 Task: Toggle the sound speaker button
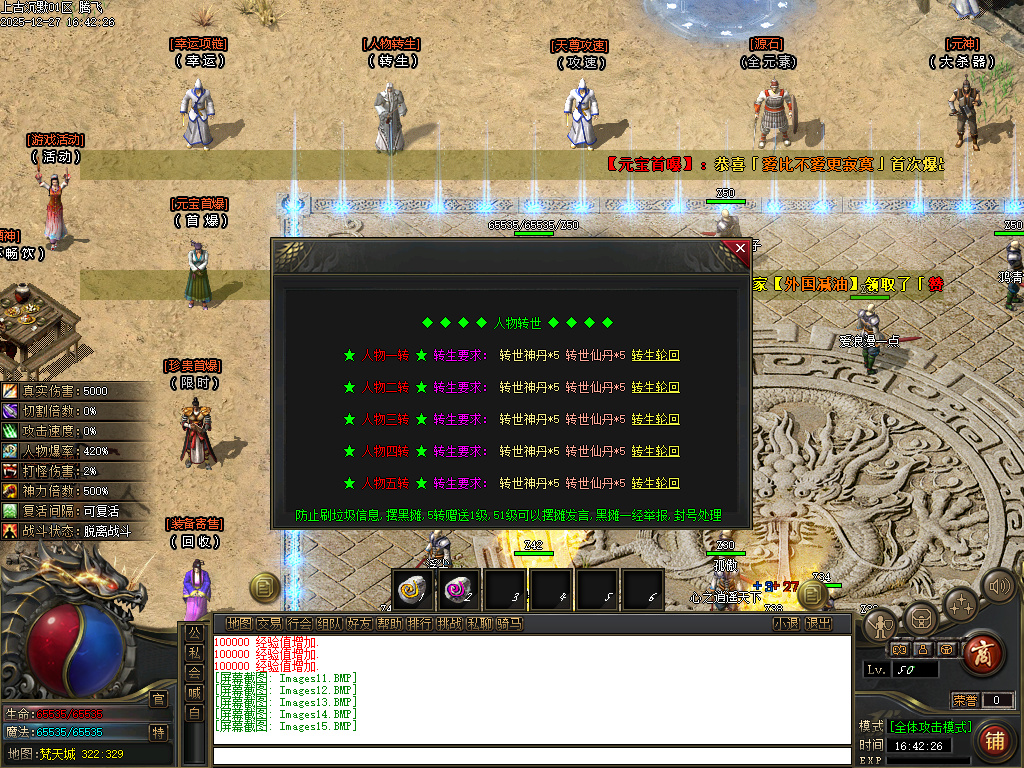click(997, 585)
